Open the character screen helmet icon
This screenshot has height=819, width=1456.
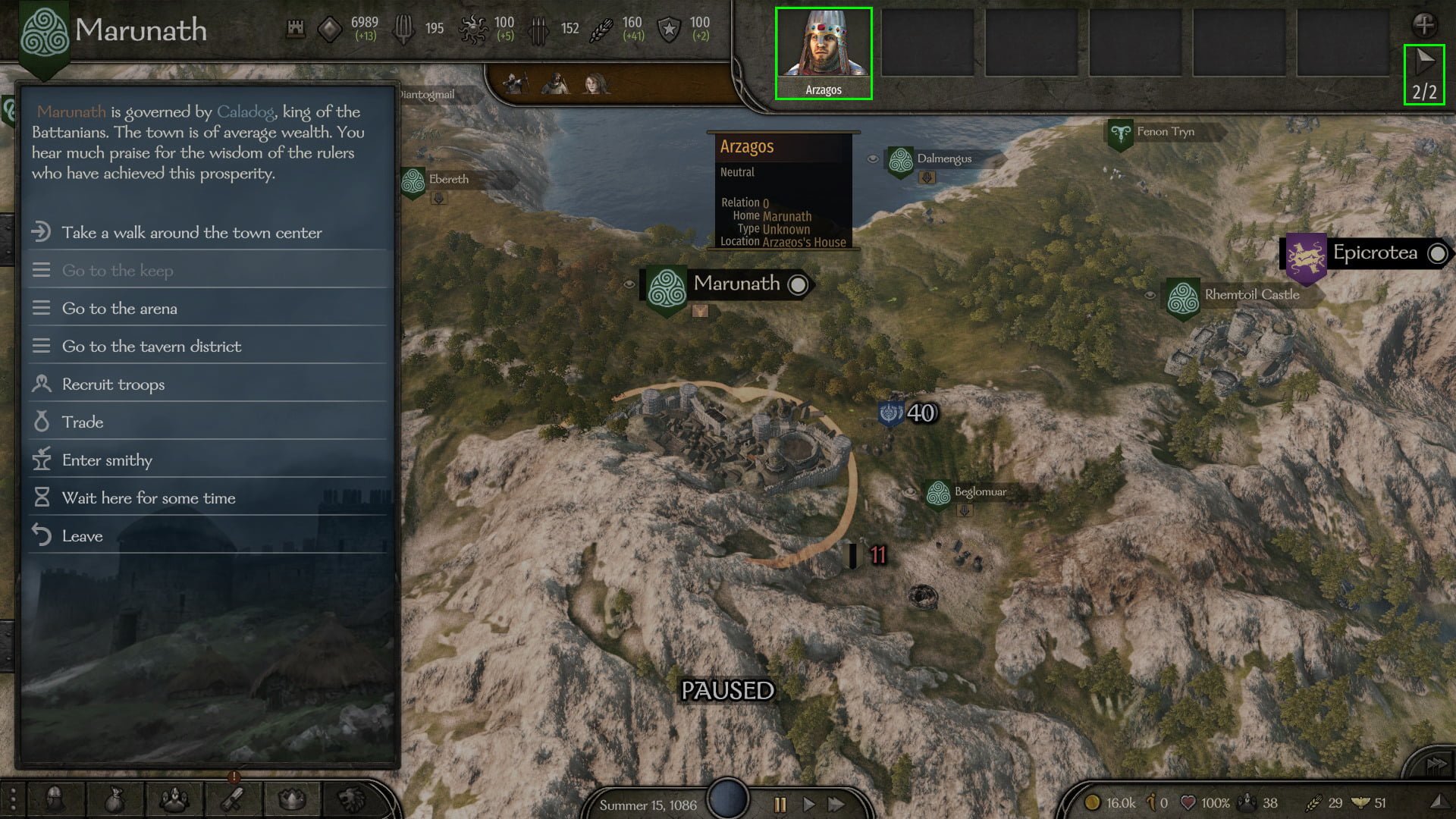[x=53, y=800]
